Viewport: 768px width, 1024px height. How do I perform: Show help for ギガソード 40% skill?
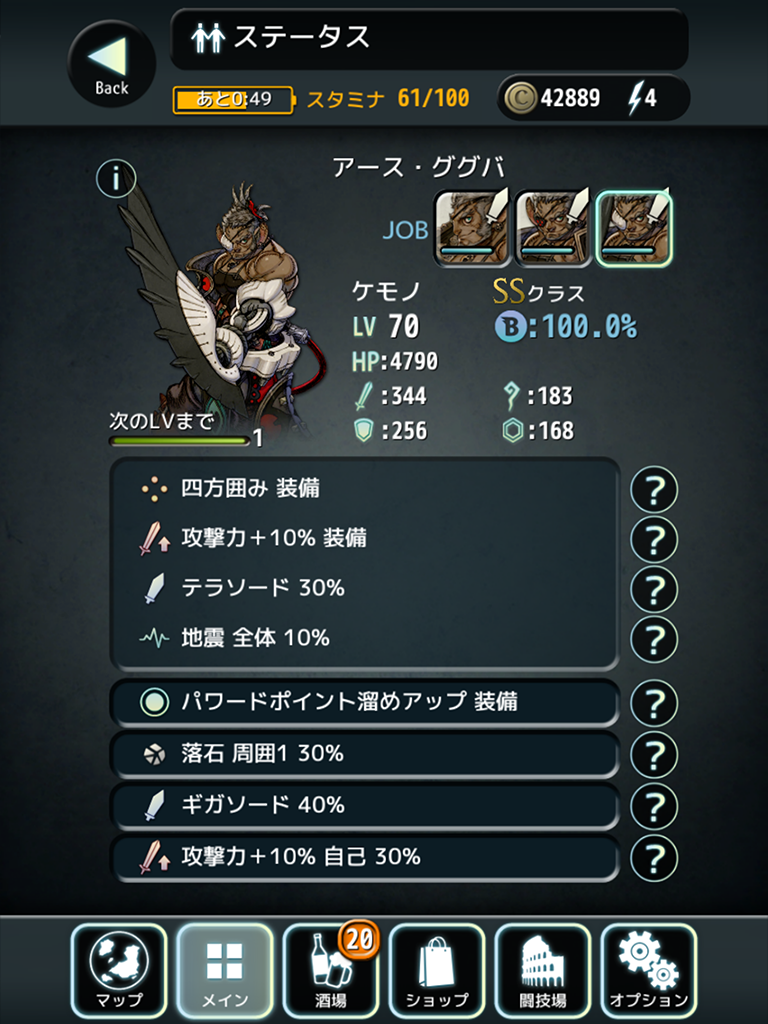point(654,806)
